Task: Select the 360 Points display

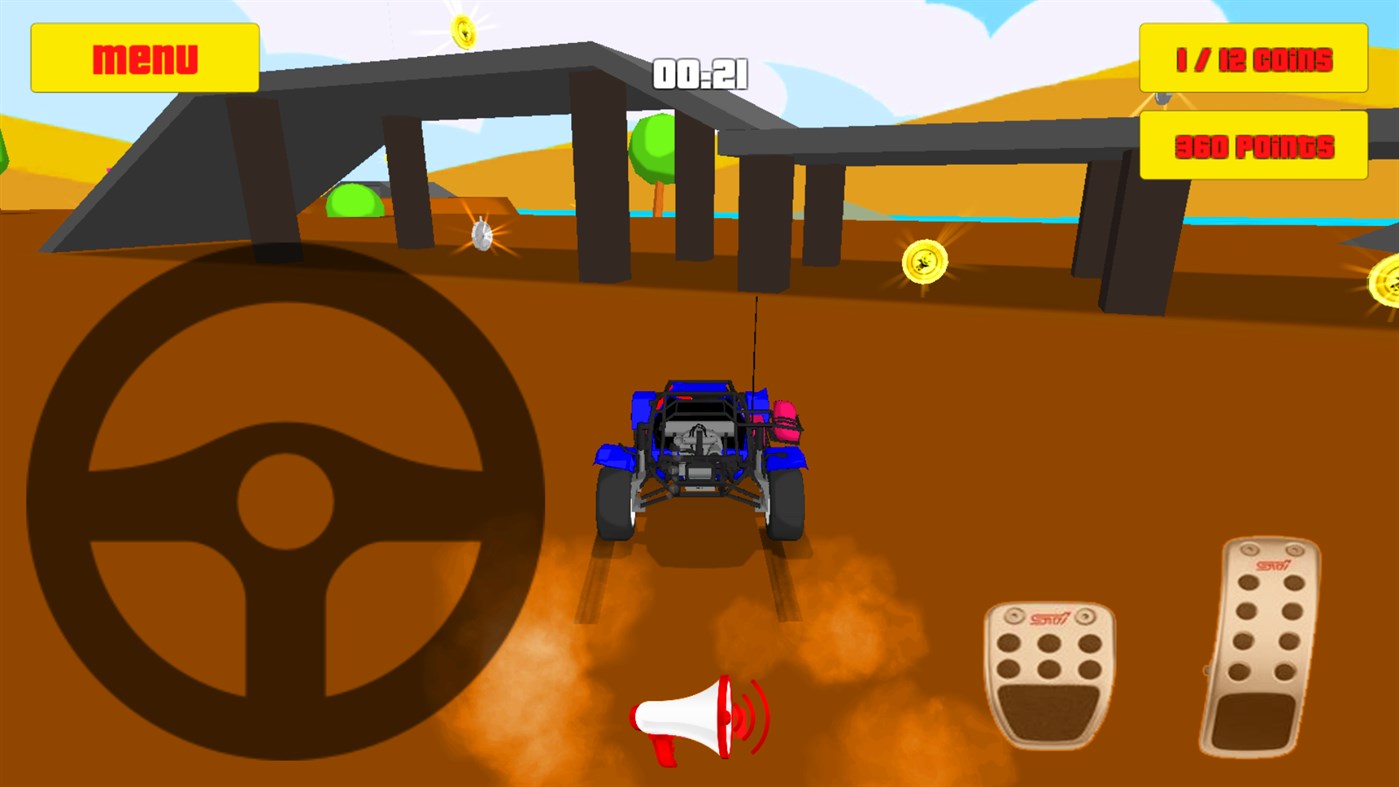Action: [x=1253, y=145]
